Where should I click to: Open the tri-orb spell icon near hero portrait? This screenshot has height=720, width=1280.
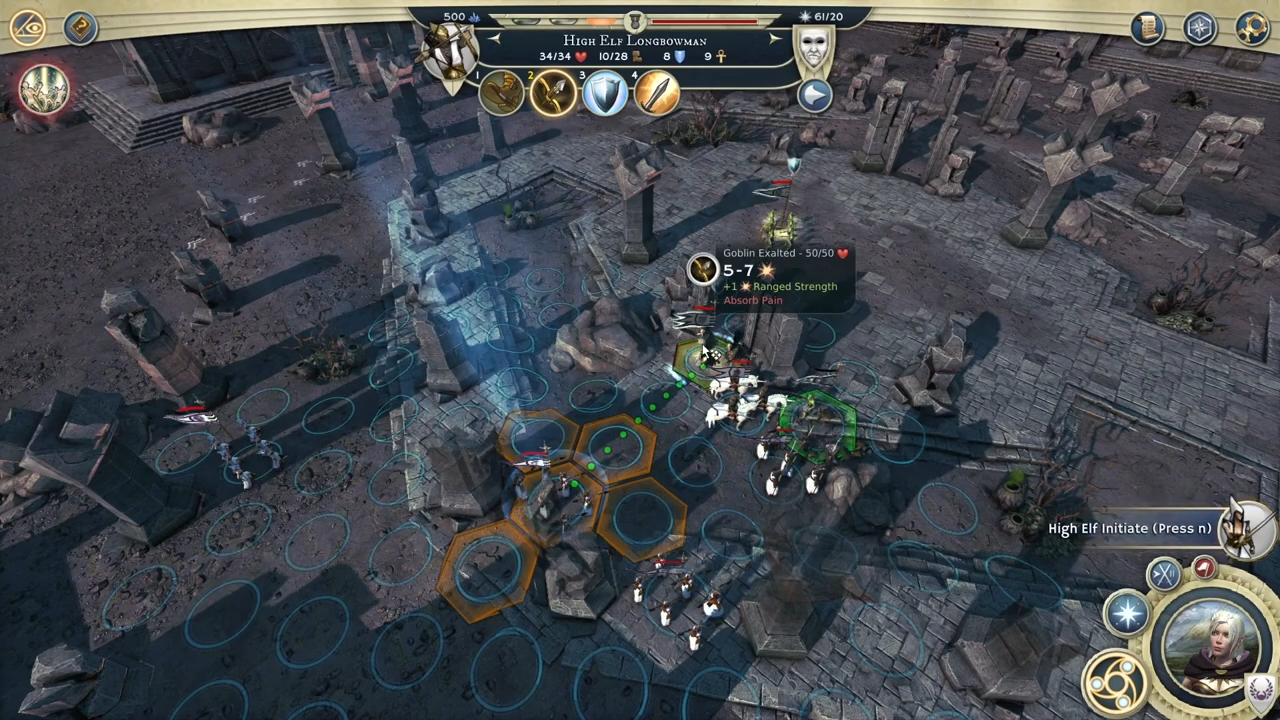1118,682
